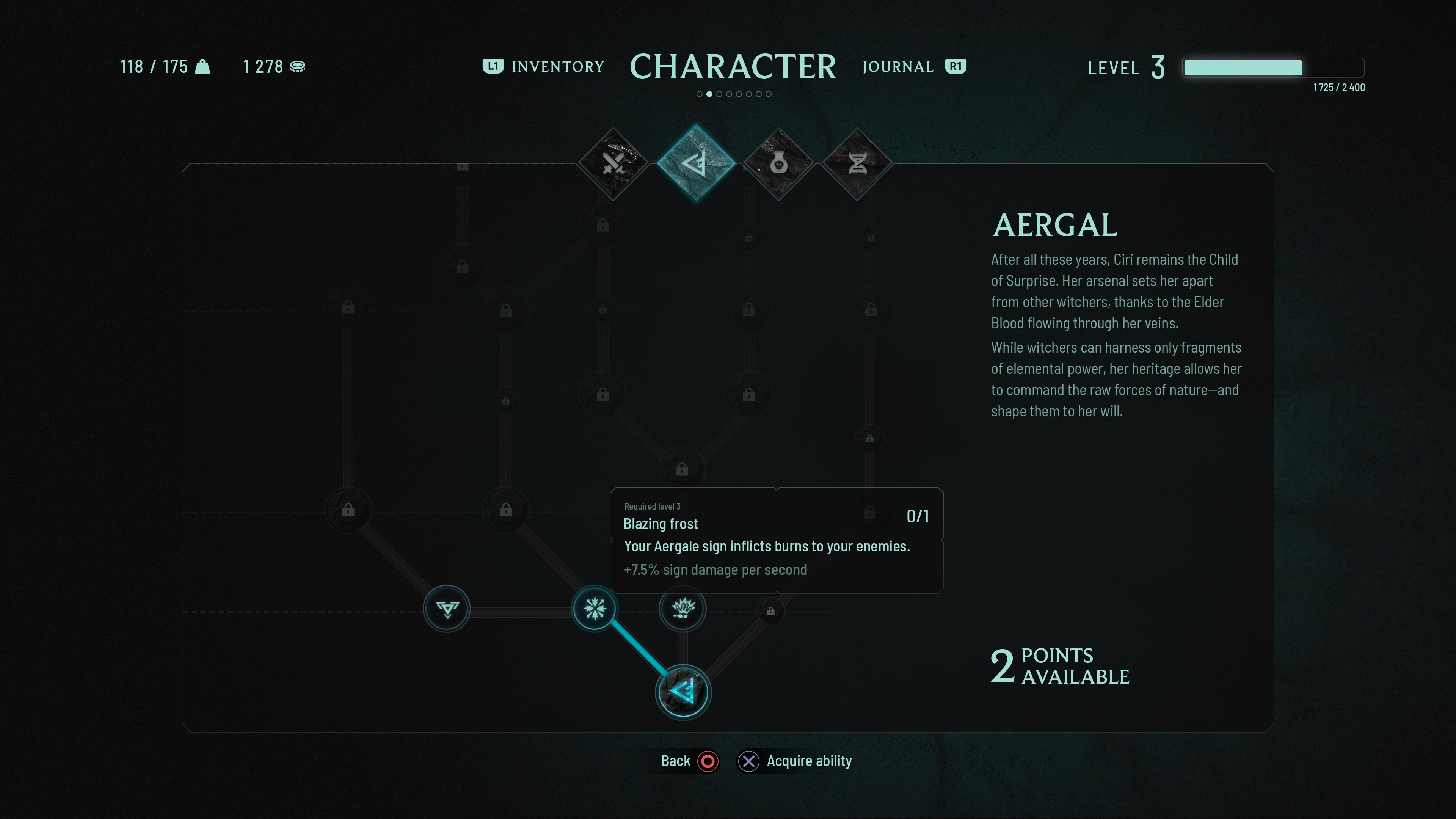Open the skull potion alchemy category
Screen dimensions: 1456x819
pyautogui.click(x=779, y=164)
